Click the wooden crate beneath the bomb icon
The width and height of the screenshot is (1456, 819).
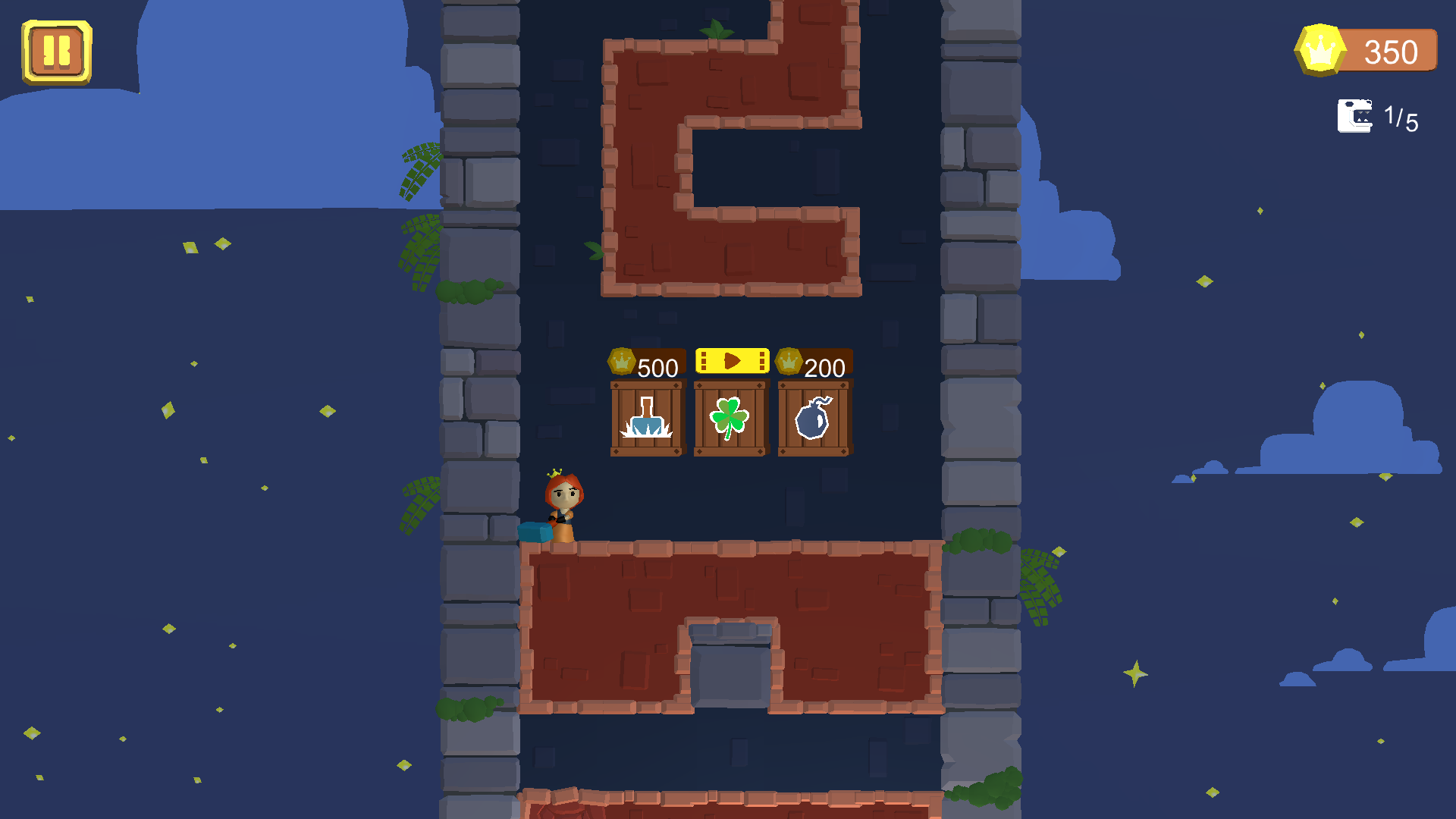(x=814, y=418)
